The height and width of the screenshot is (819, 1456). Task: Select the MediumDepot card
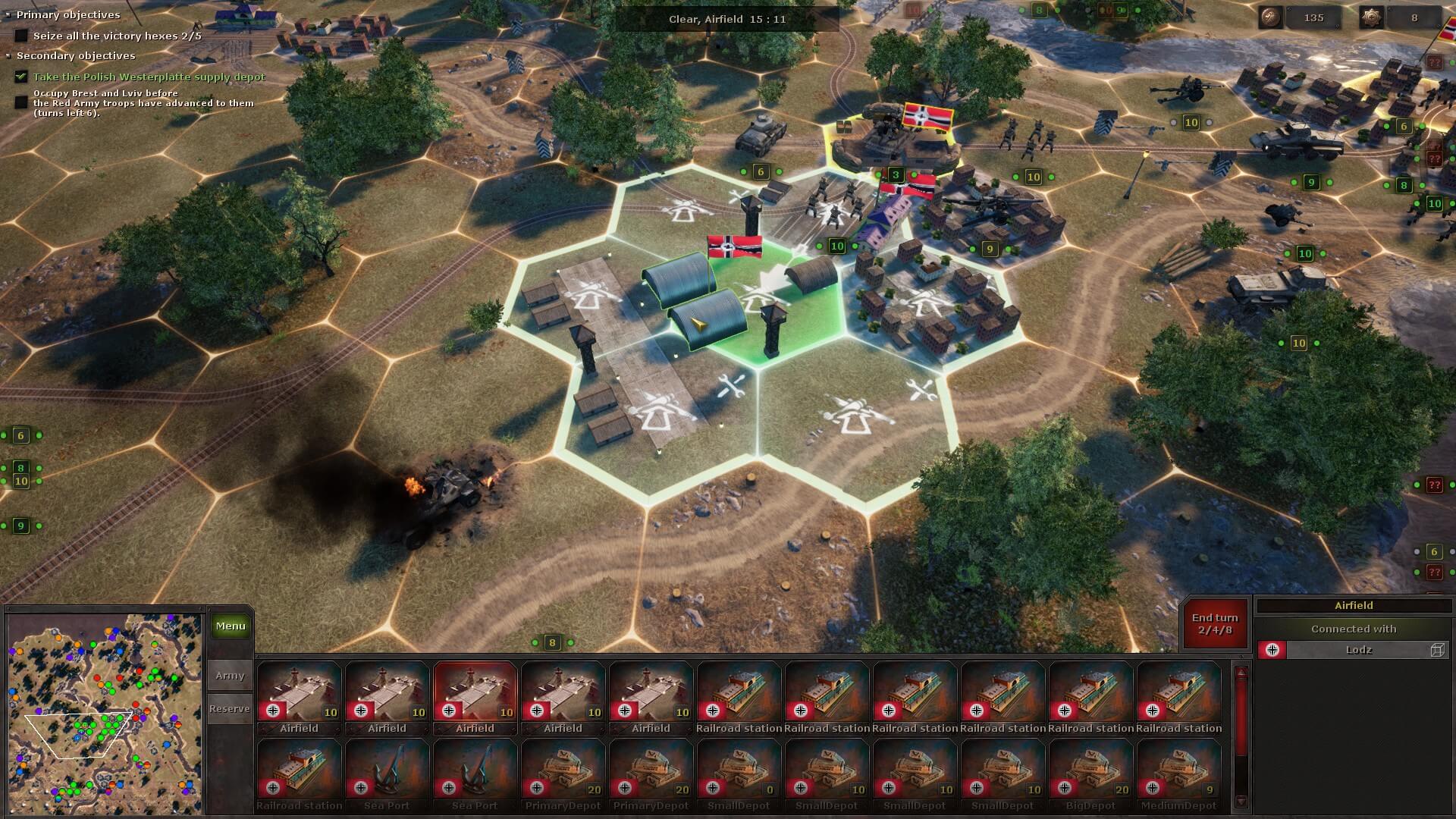pyautogui.click(x=1179, y=774)
